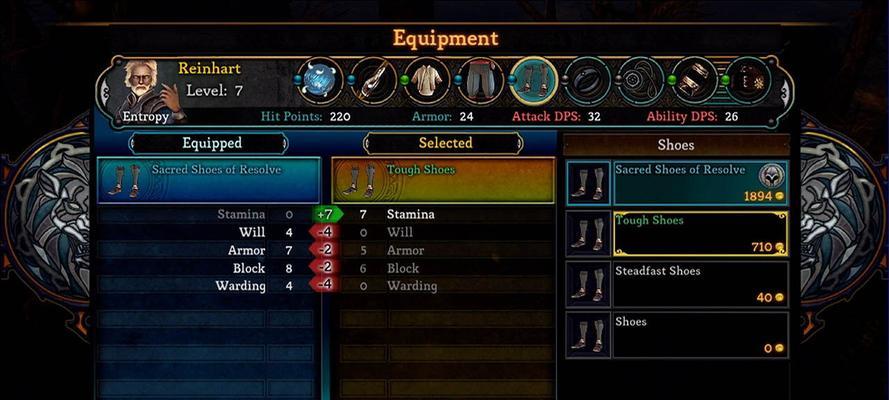This screenshot has width=889, height=400.
Task: Select the ring equipment slot
Action: point(586,80)
